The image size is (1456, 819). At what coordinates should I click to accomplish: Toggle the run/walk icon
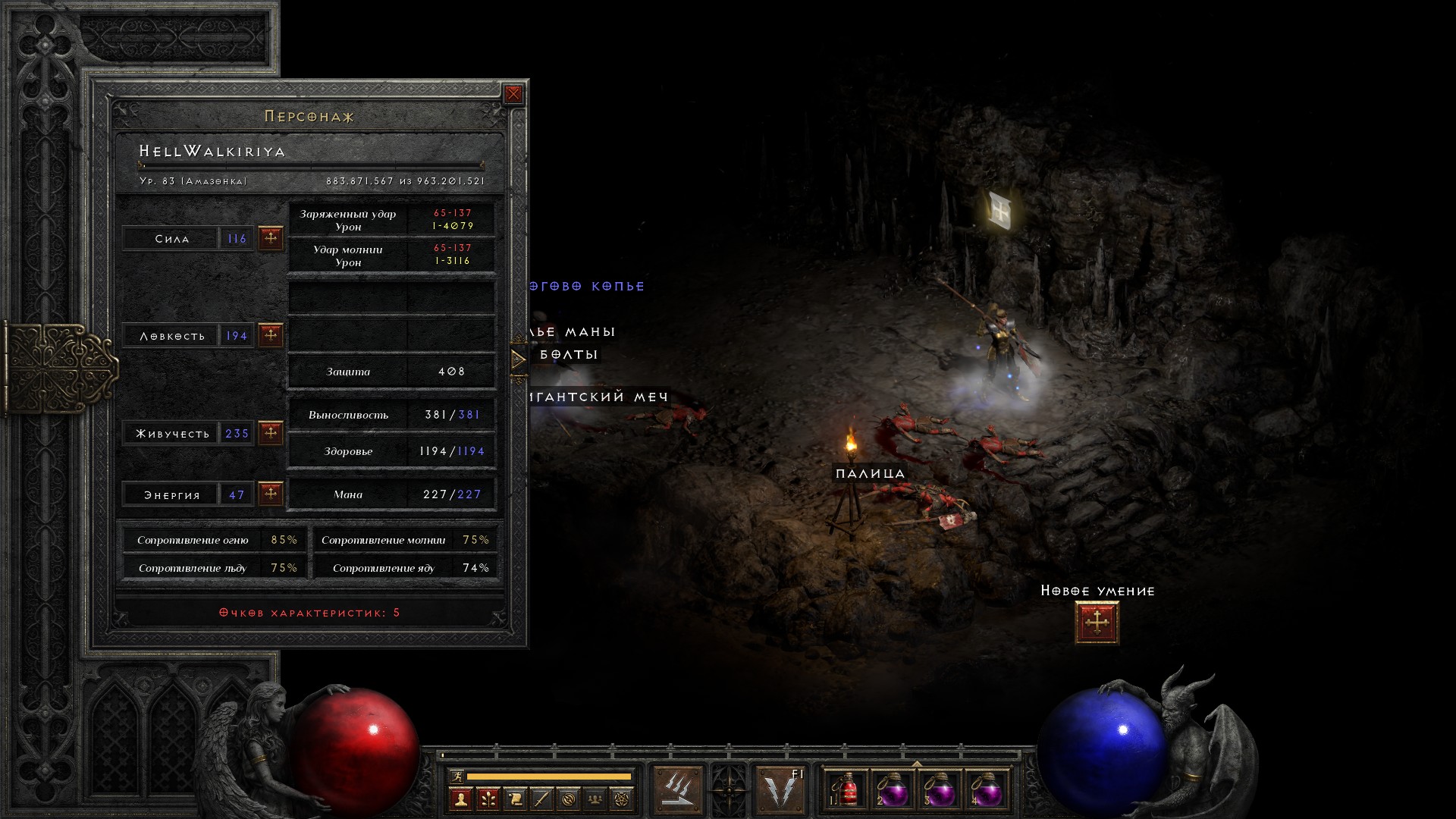point(456,776)
